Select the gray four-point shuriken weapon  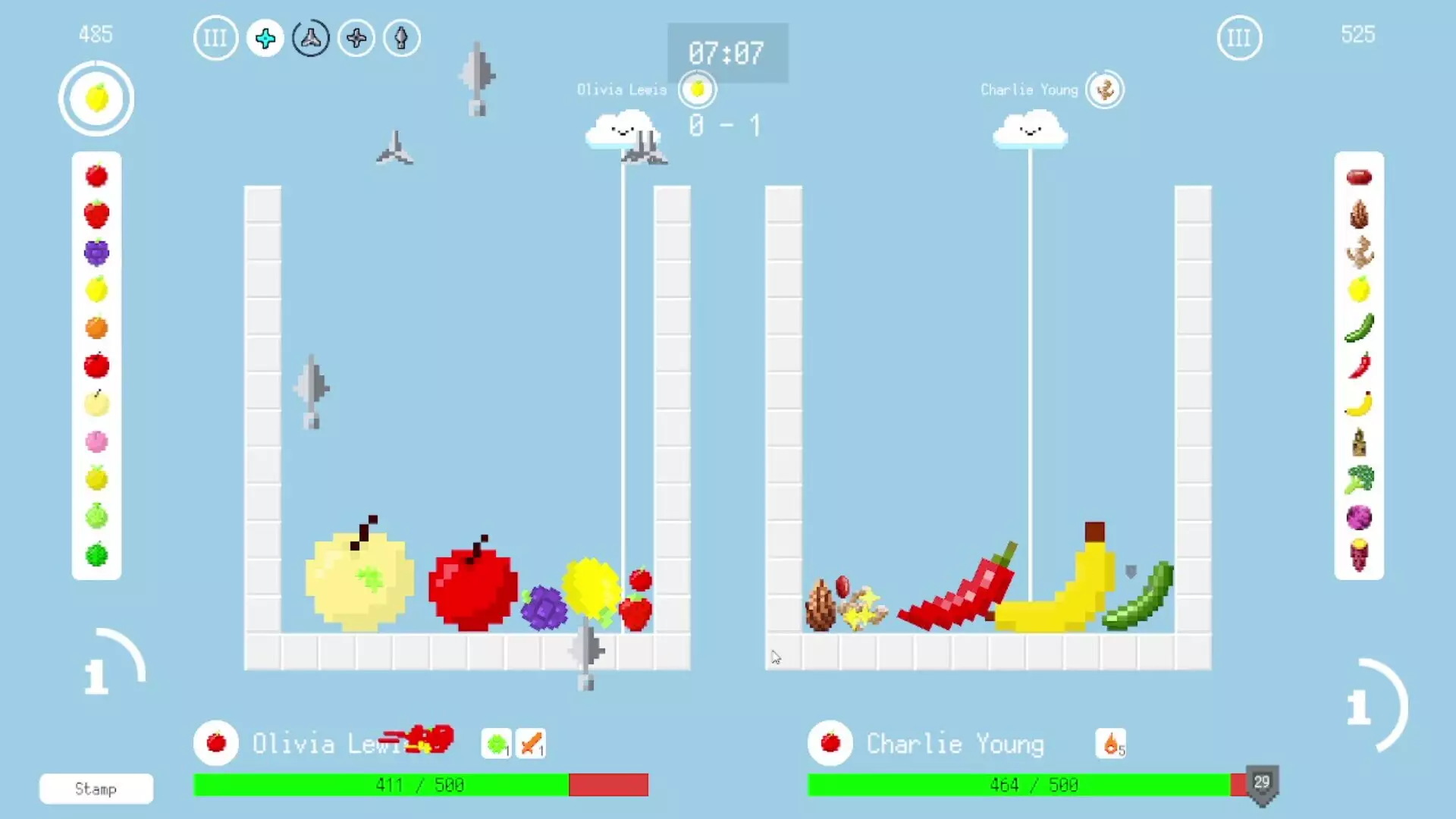pos(356,38)
